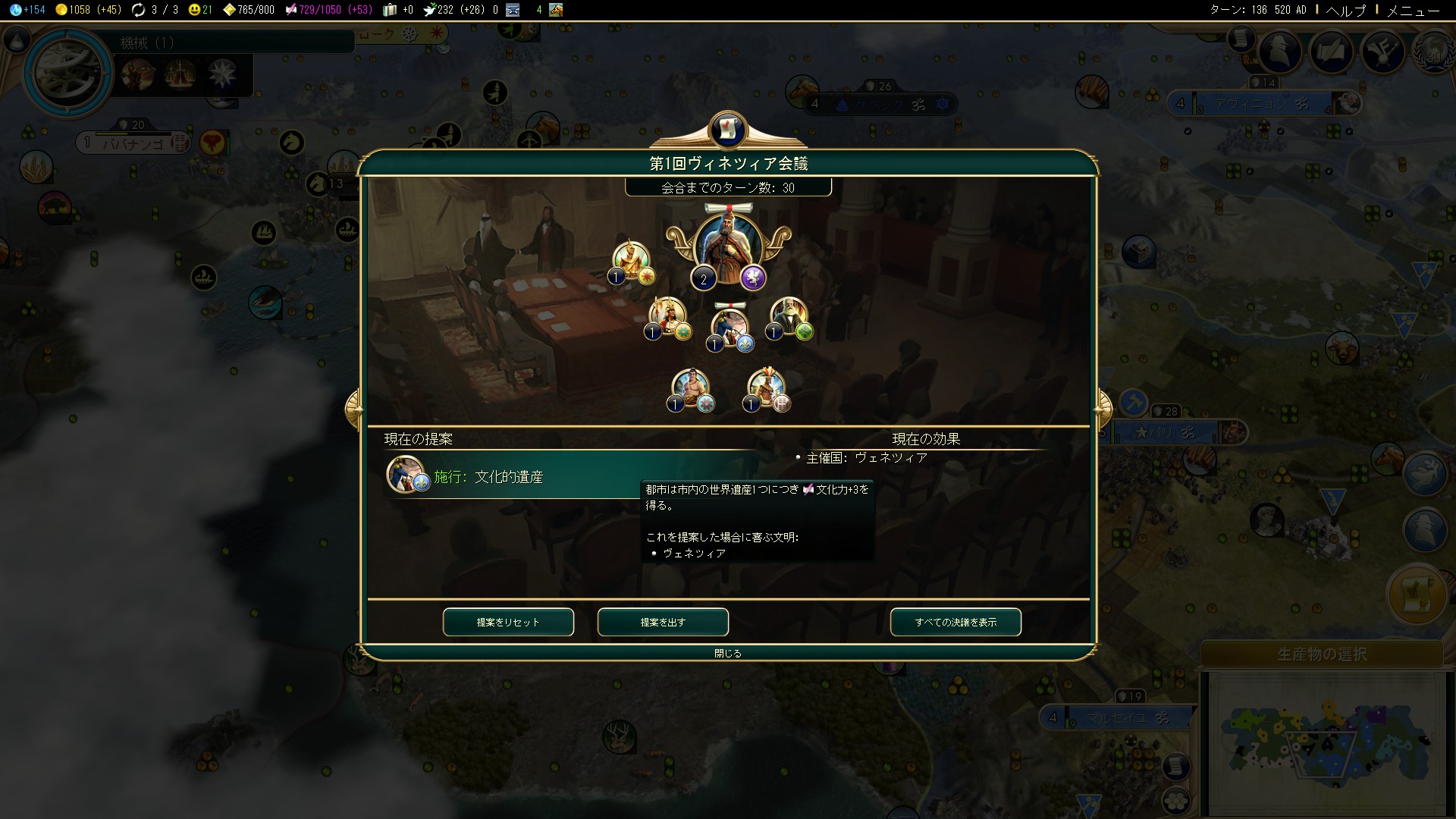
Task: Close the World Congress dialog with 閉じる
Action: point(728,653)
